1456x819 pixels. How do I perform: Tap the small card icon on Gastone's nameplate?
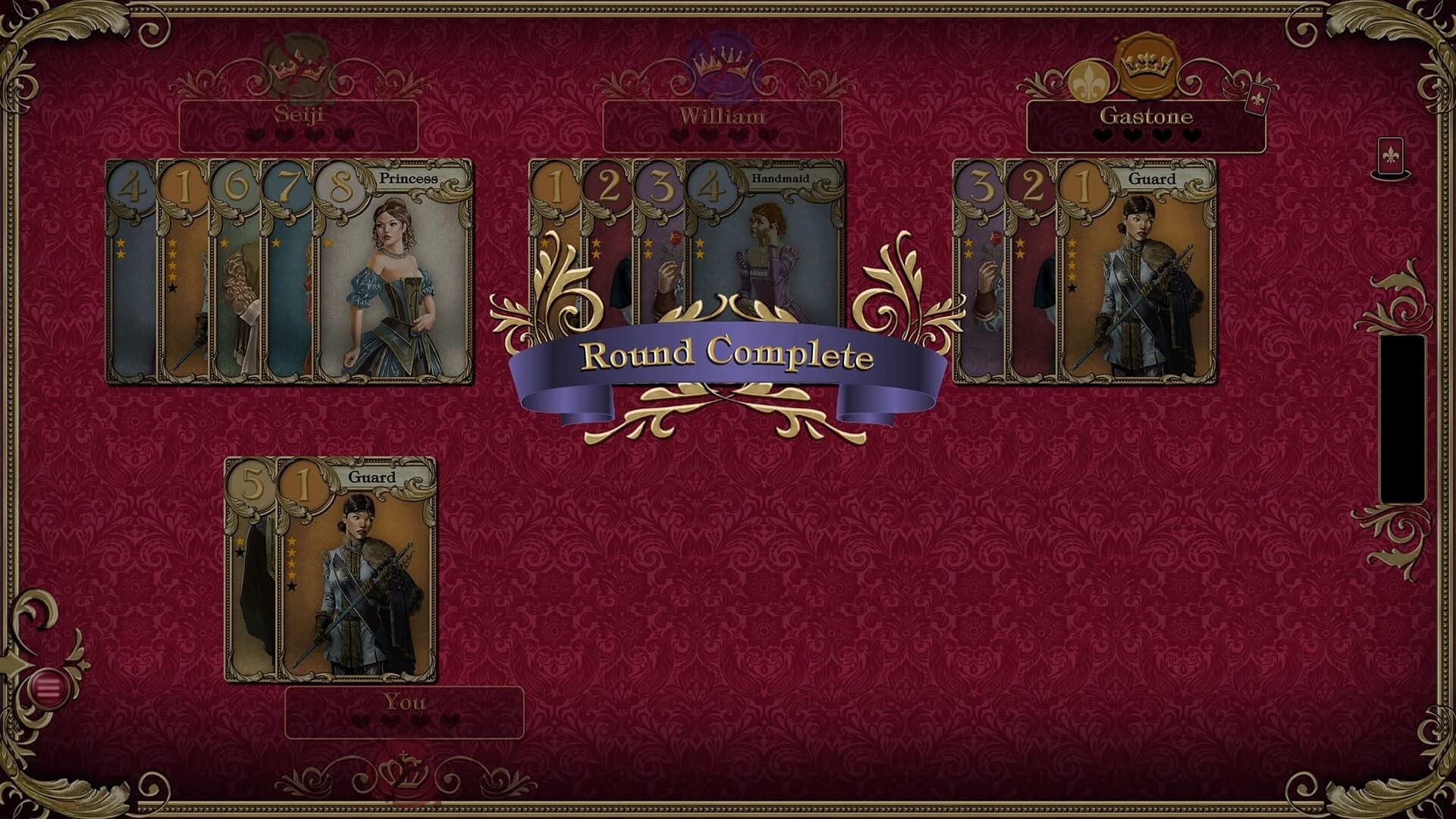pos(1257,101)
